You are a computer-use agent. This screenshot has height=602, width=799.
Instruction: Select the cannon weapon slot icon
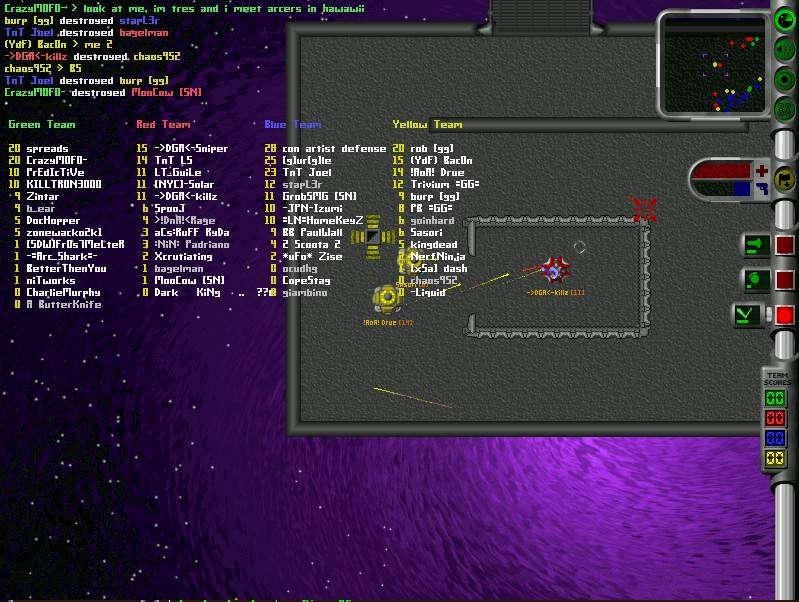tap(754, 245)
